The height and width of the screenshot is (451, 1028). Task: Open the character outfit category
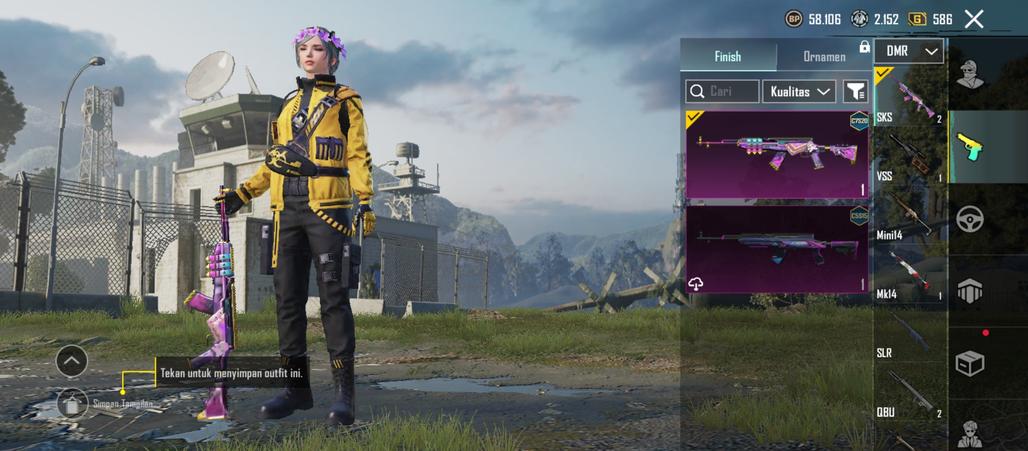click(969, 72)
